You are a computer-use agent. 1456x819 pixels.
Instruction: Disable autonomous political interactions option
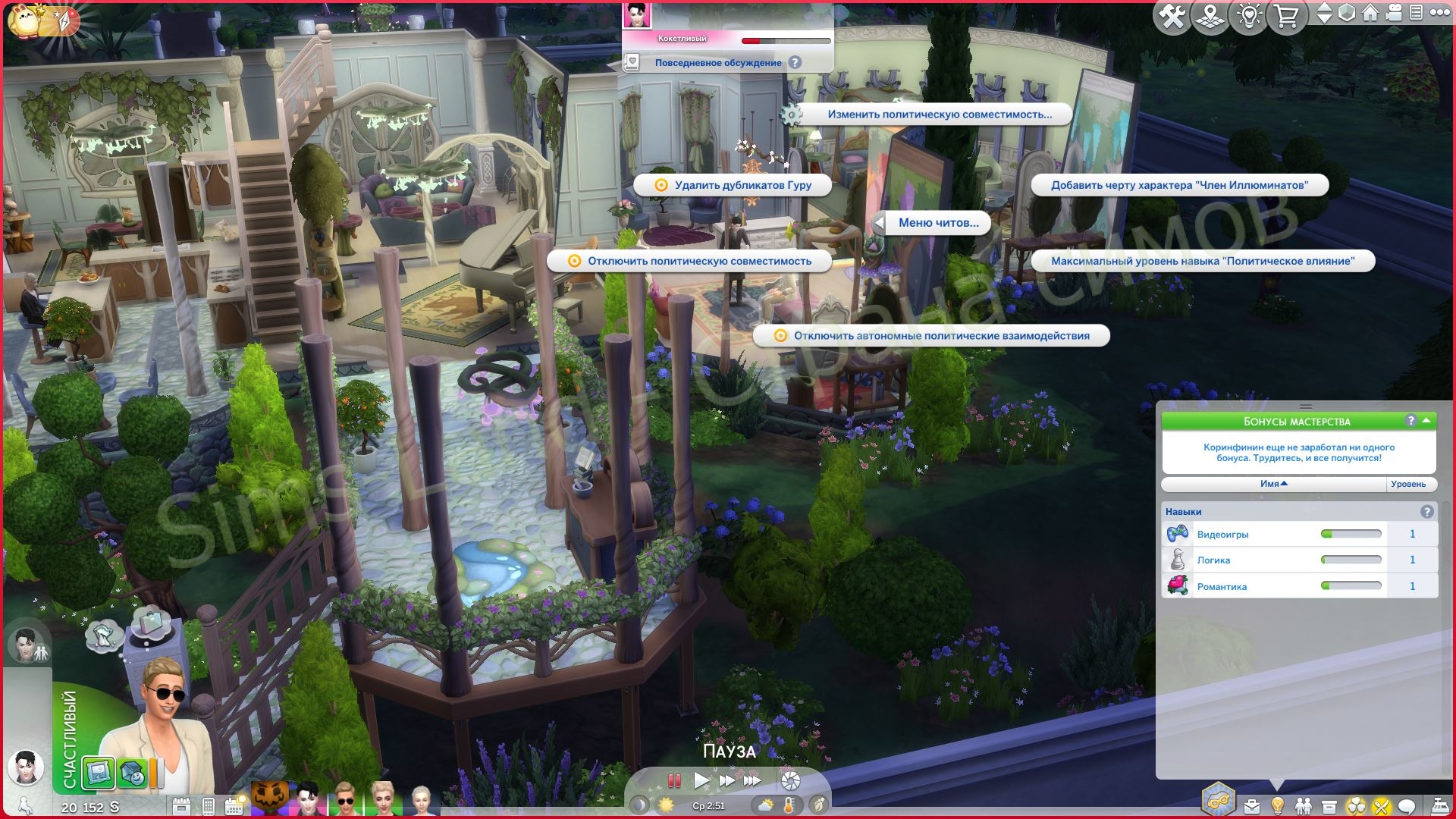coord(941,336)
